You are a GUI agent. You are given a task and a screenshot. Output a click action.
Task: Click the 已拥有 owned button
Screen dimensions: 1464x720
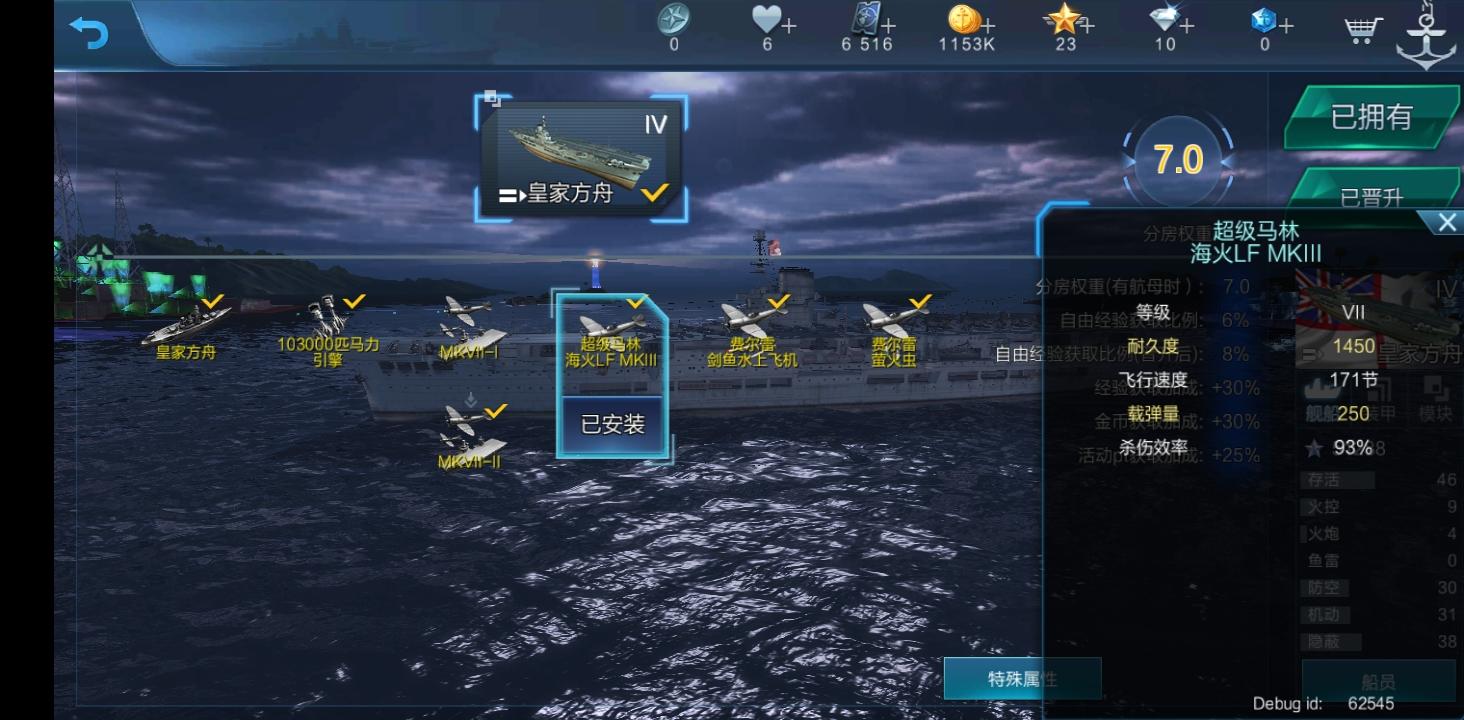pos(1371,119)
